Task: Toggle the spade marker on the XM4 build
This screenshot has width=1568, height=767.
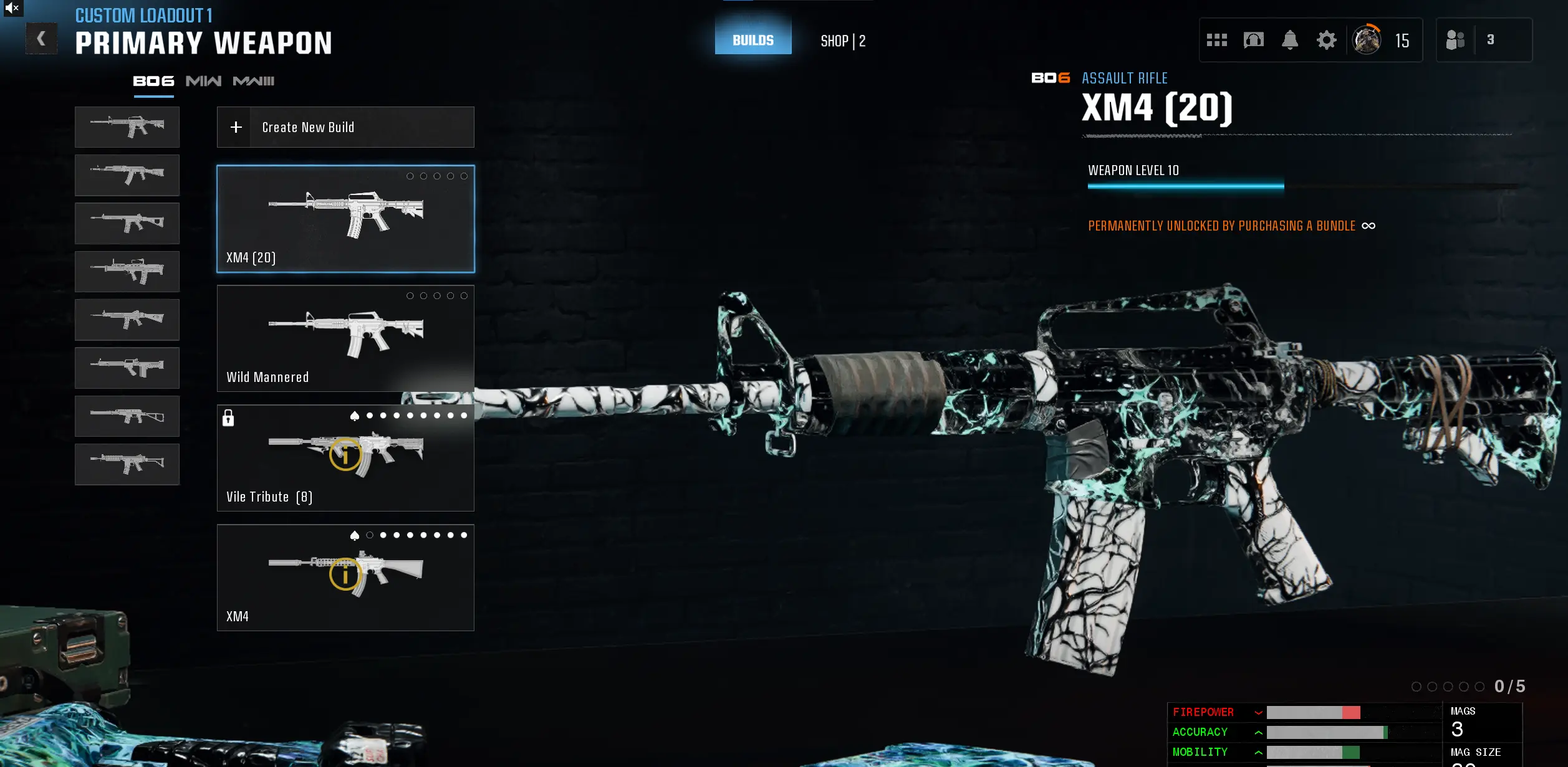Action: point(354,535)
